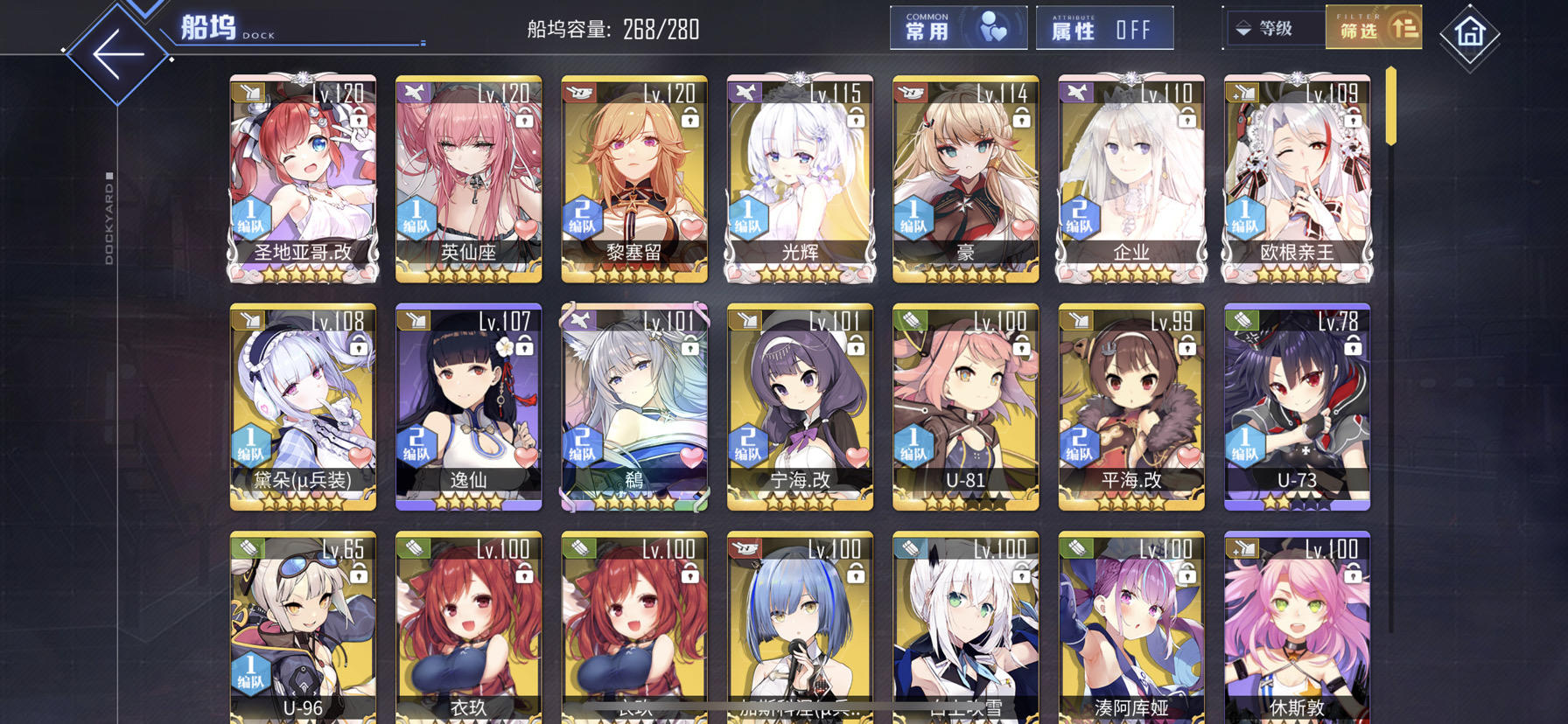Toggle the 属性 attribute switch from OFF
1568x724 pixels.
click(x=1104, y=27)
